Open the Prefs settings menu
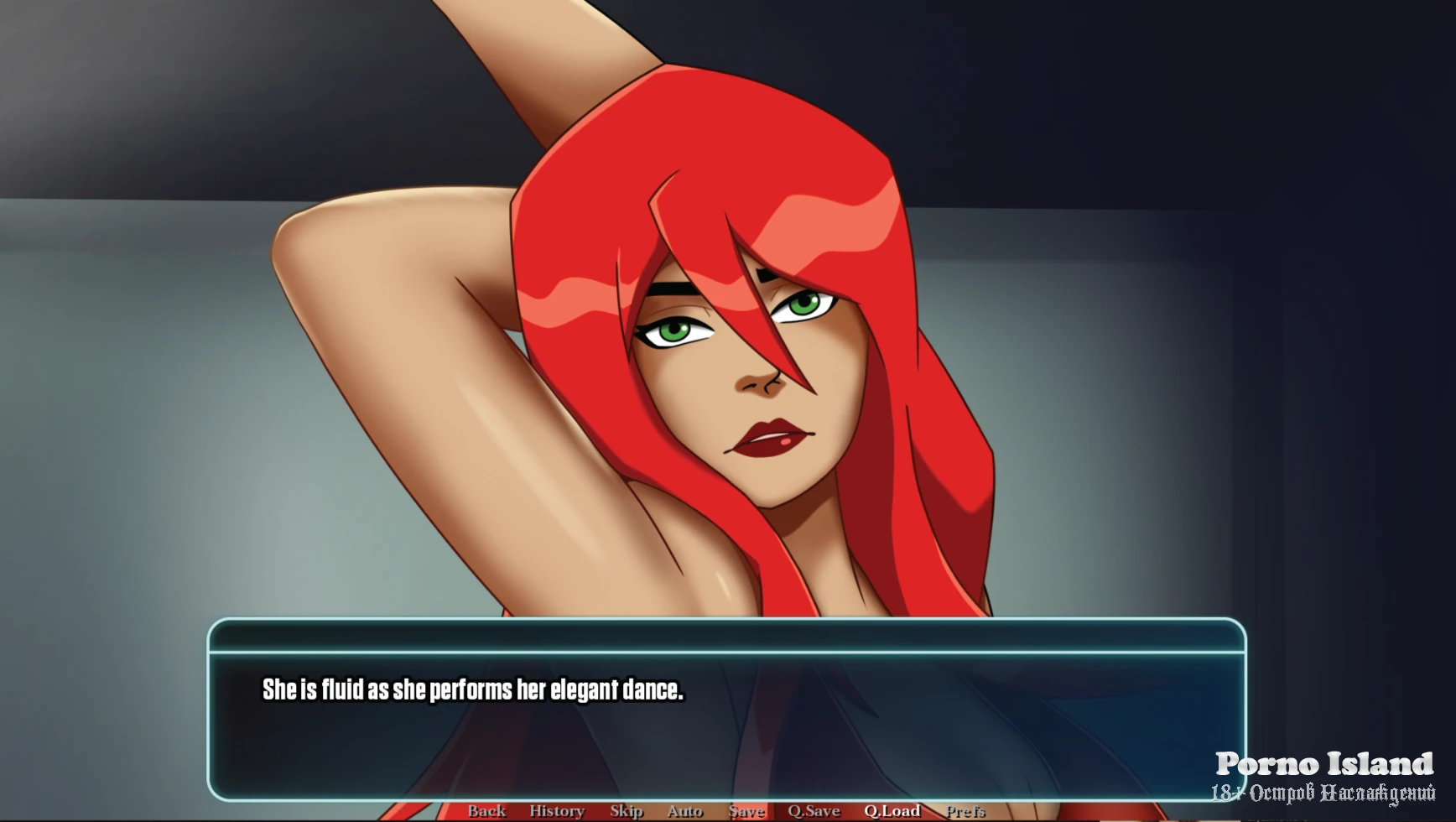This screenshot has height=822, width=1456. tap(965, 810)
